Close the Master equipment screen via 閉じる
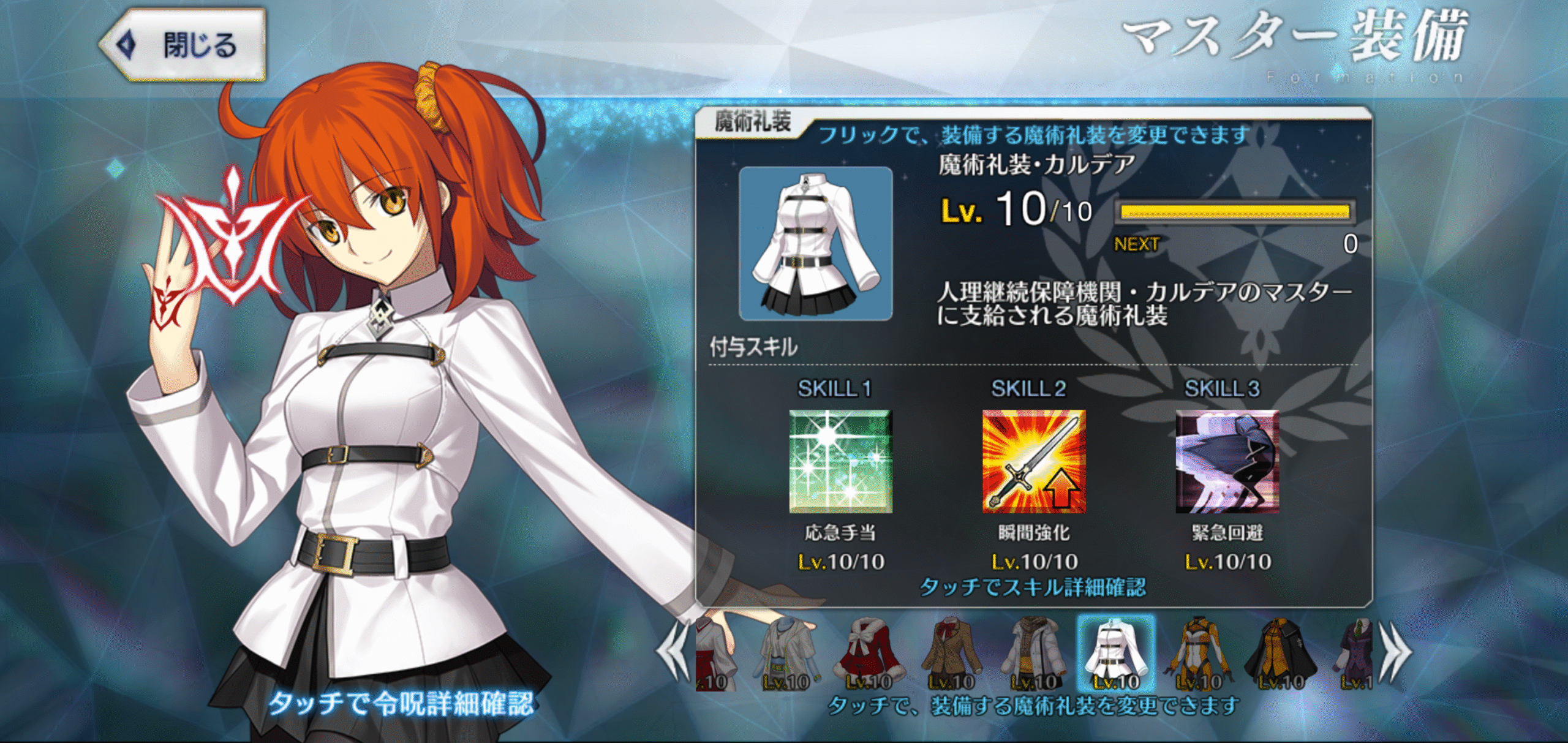 point(184,45)
